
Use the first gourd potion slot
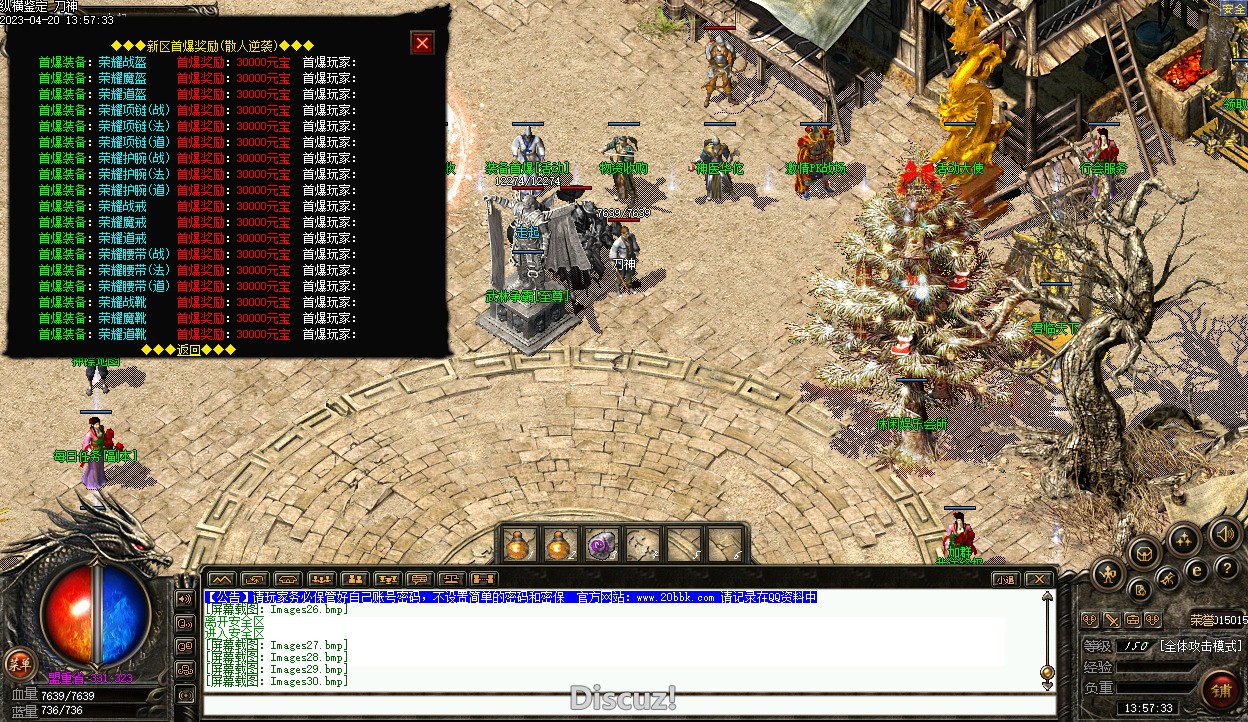click(x=517, y=545)
